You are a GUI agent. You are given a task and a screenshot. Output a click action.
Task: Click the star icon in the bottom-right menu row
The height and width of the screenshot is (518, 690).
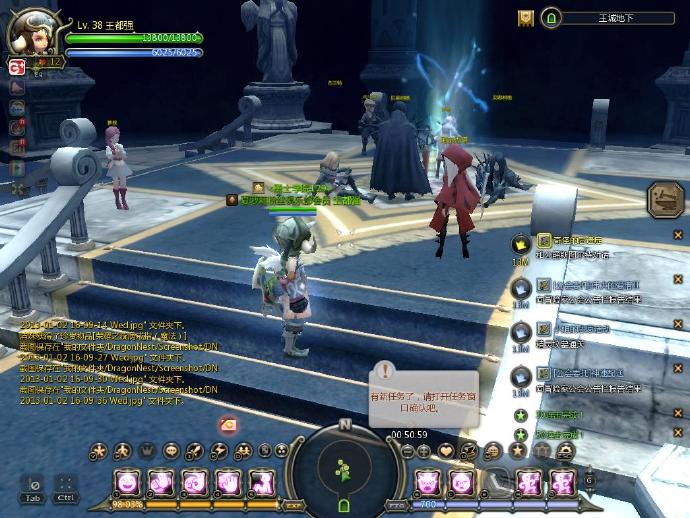click(x=518, y=451)
